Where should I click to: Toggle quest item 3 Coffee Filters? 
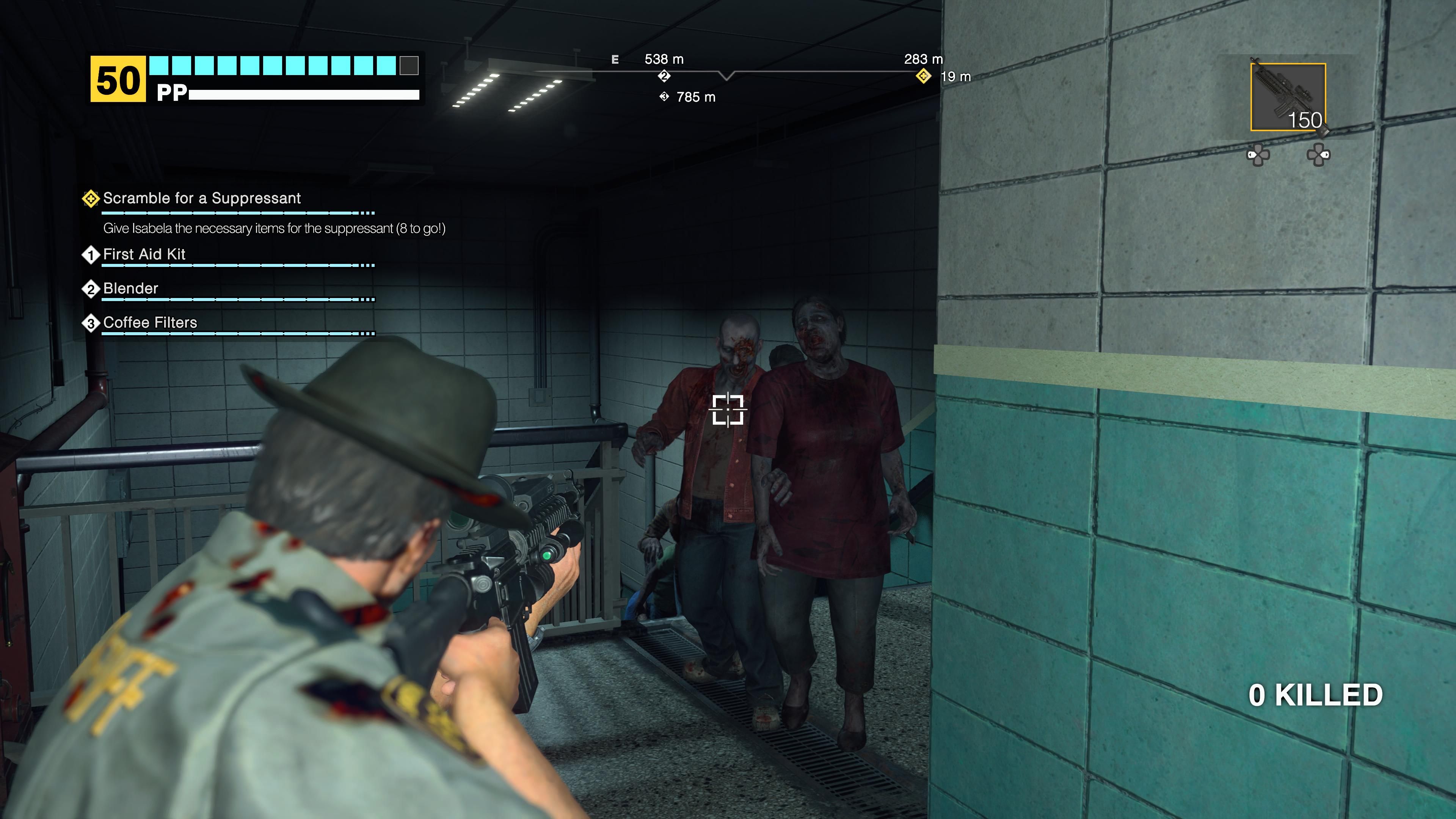pyautogui.click(x=91, y=323)
